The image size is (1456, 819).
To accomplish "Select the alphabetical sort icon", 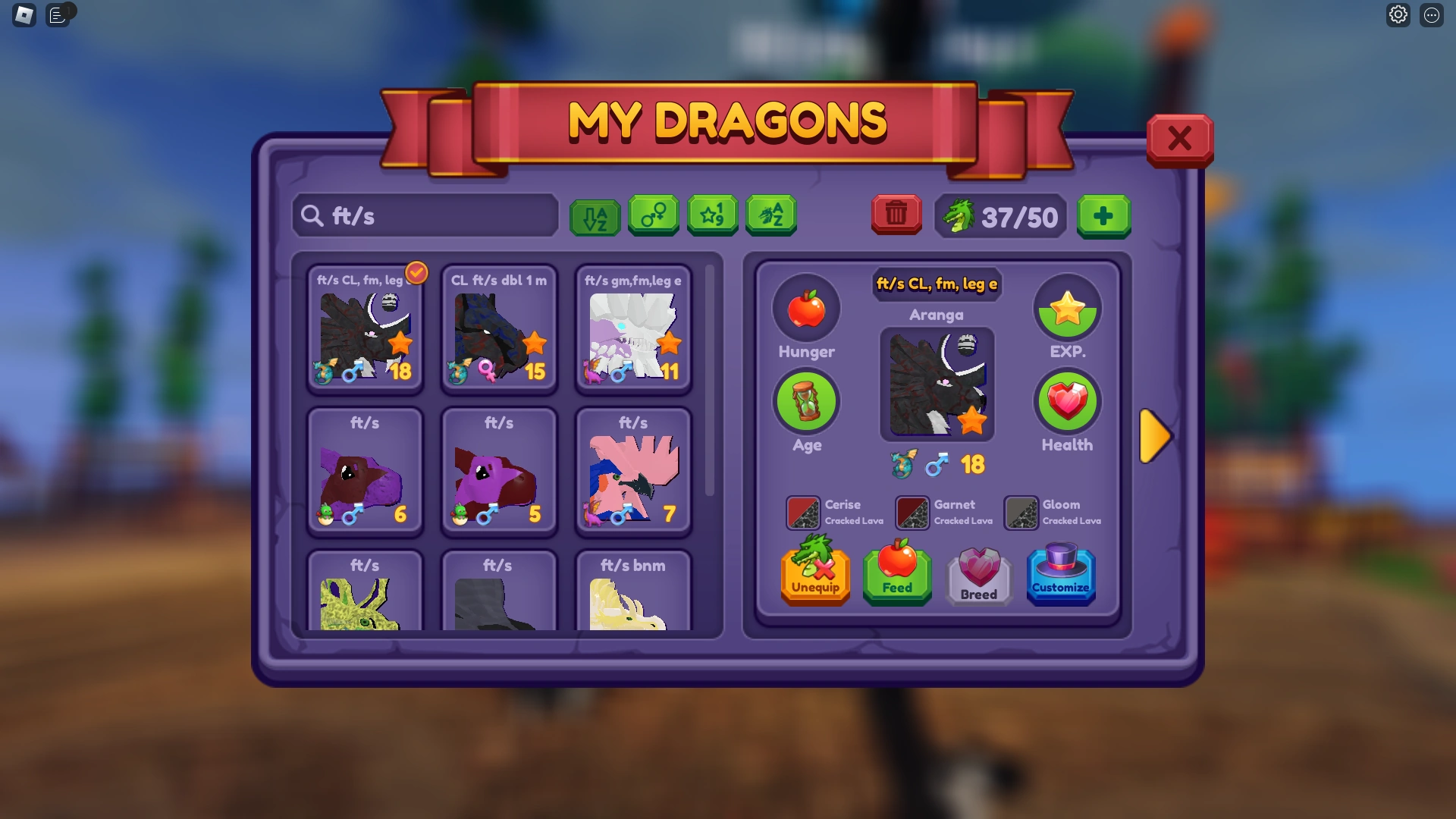I will tap(595, 215).
